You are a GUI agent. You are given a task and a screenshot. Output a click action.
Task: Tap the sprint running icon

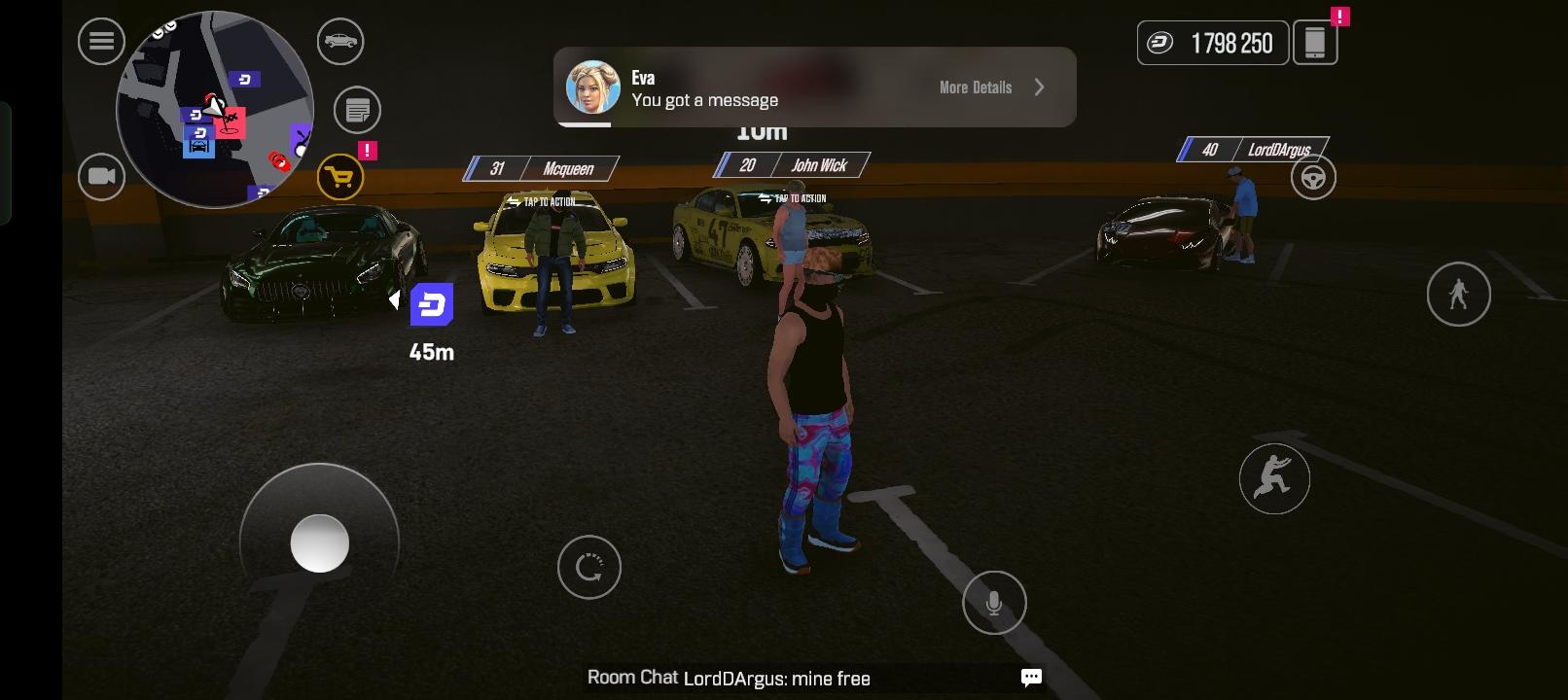coord(1274,478)
